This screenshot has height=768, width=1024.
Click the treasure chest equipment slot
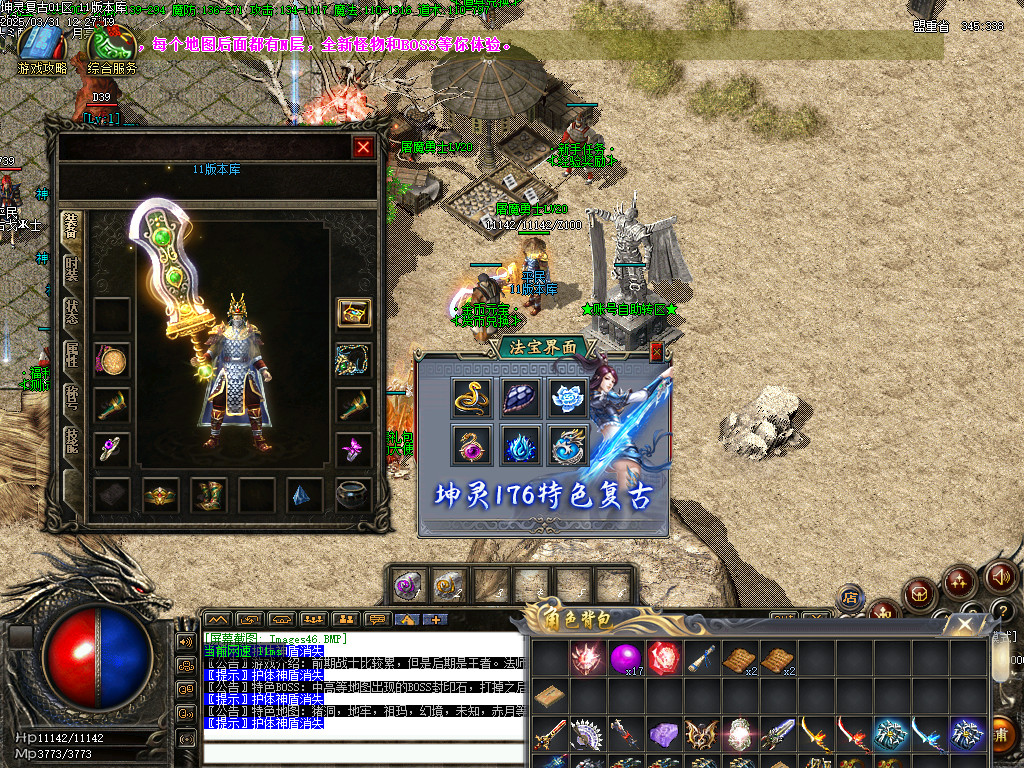click(x=353, y=313)
